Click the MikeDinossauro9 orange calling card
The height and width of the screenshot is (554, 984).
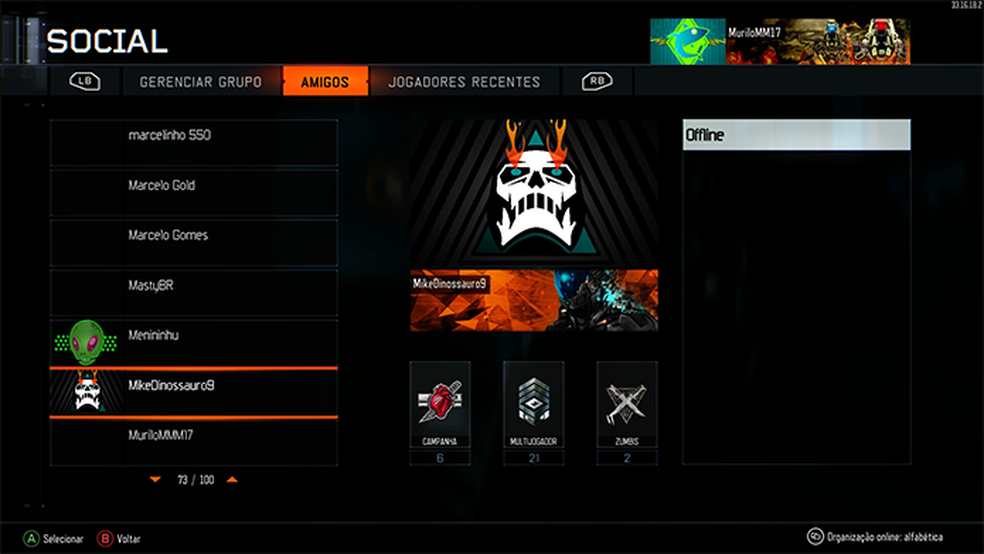(x=534, y=300)
